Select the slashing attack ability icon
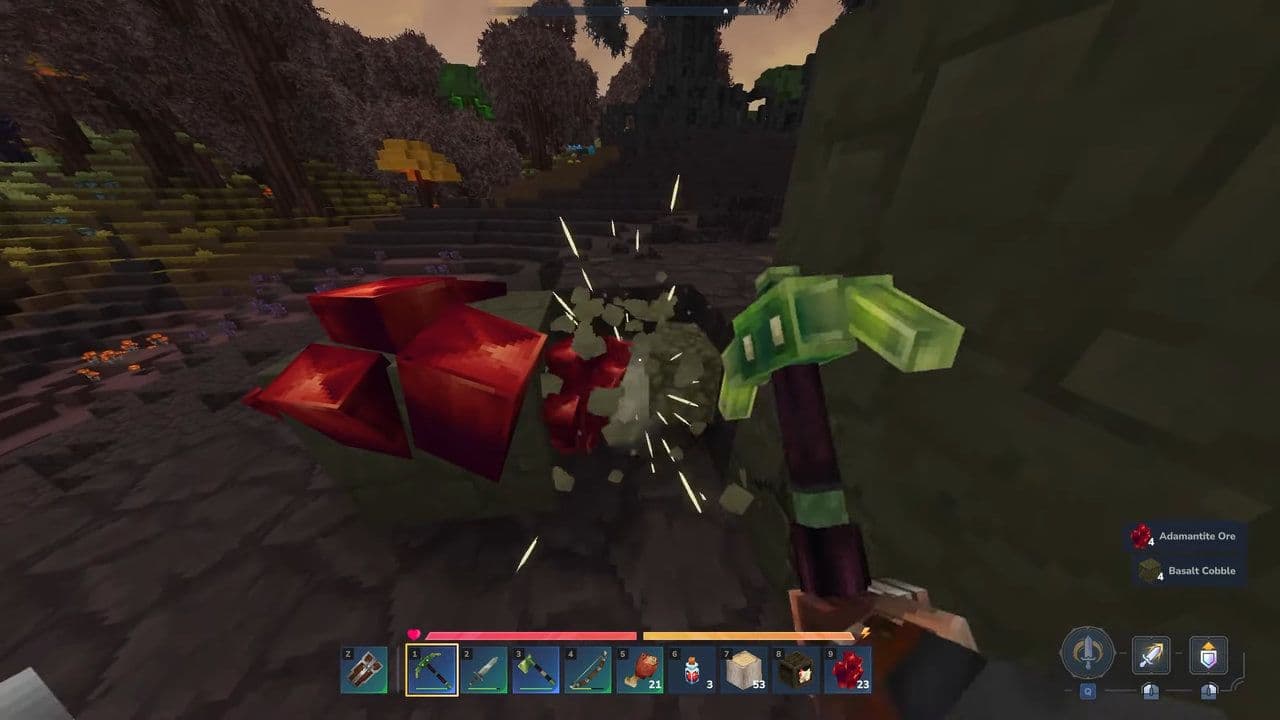The image size is (1280, 720). point(1150,654)
